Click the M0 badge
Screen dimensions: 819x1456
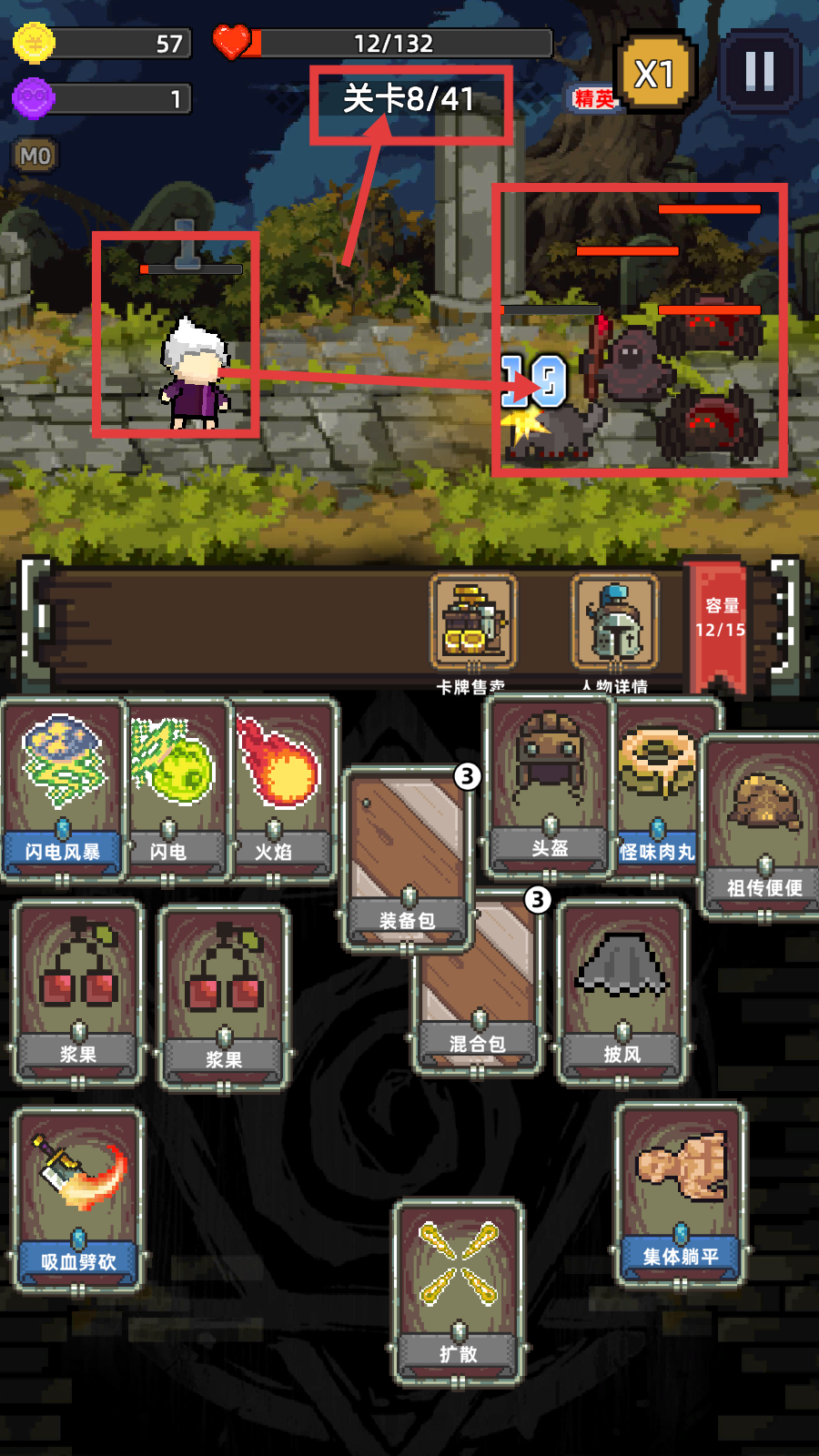click(35, 156)
